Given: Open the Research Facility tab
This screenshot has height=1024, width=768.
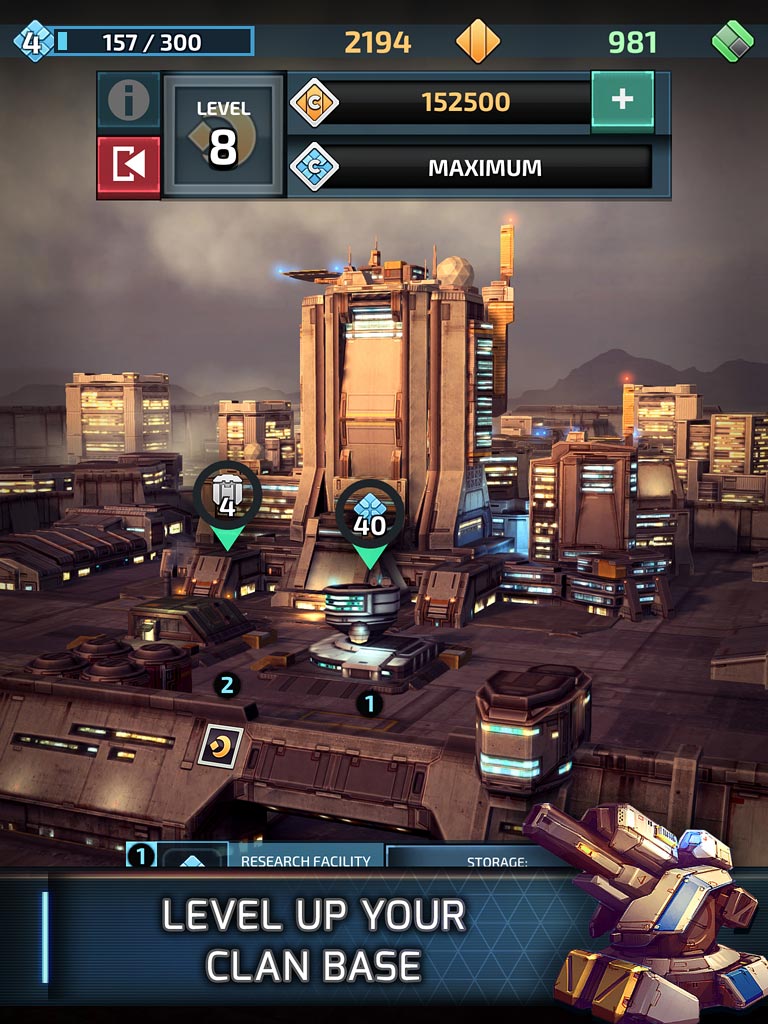Looking at the screenshot, I should coord(304,860).
